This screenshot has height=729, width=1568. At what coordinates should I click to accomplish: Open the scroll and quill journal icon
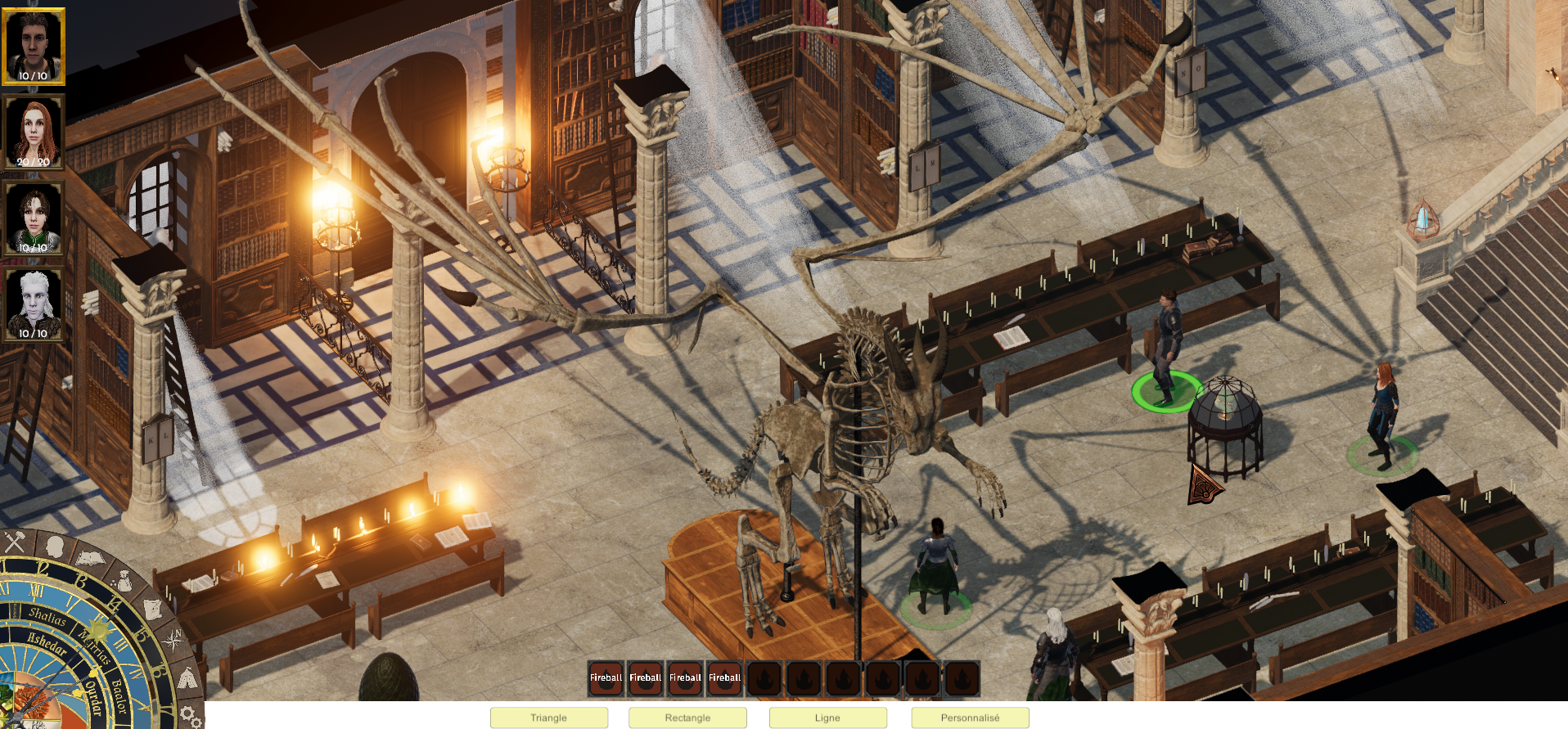point(154,609)
